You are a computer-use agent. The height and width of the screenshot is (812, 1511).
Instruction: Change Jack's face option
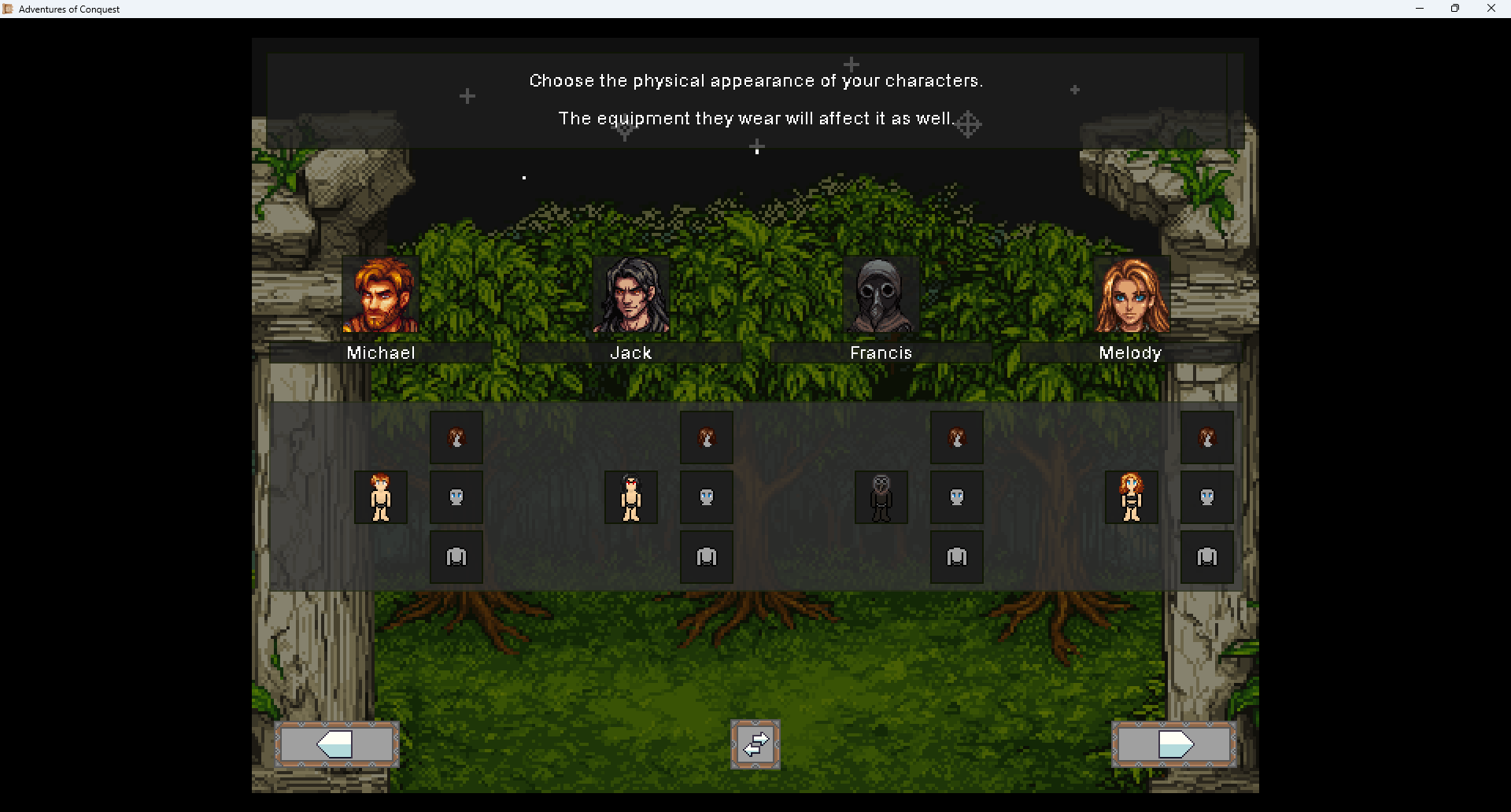[707, 497]
